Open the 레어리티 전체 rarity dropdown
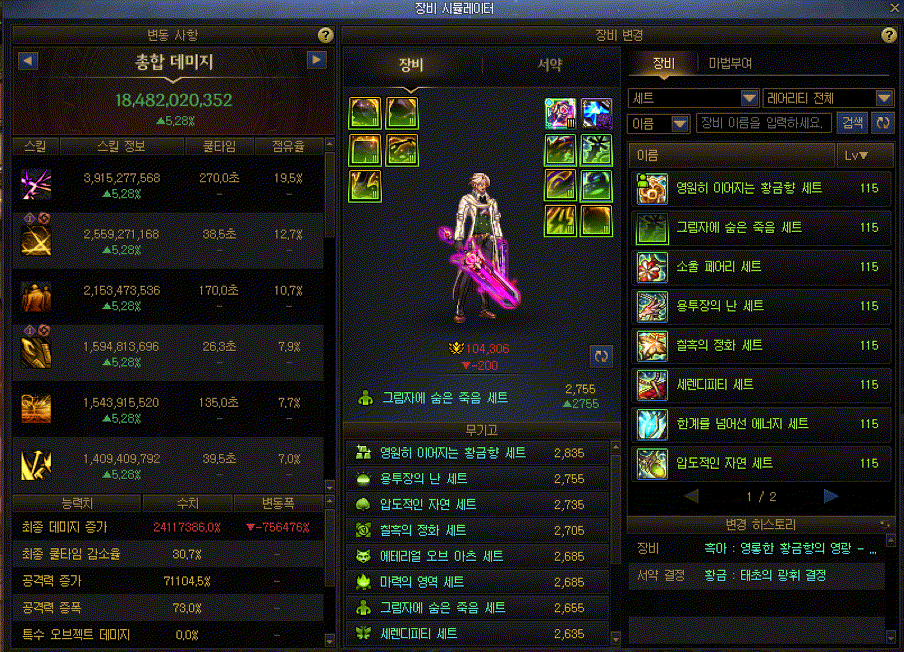This screenshot has width=904, height=652. click(x=827, y=98)
